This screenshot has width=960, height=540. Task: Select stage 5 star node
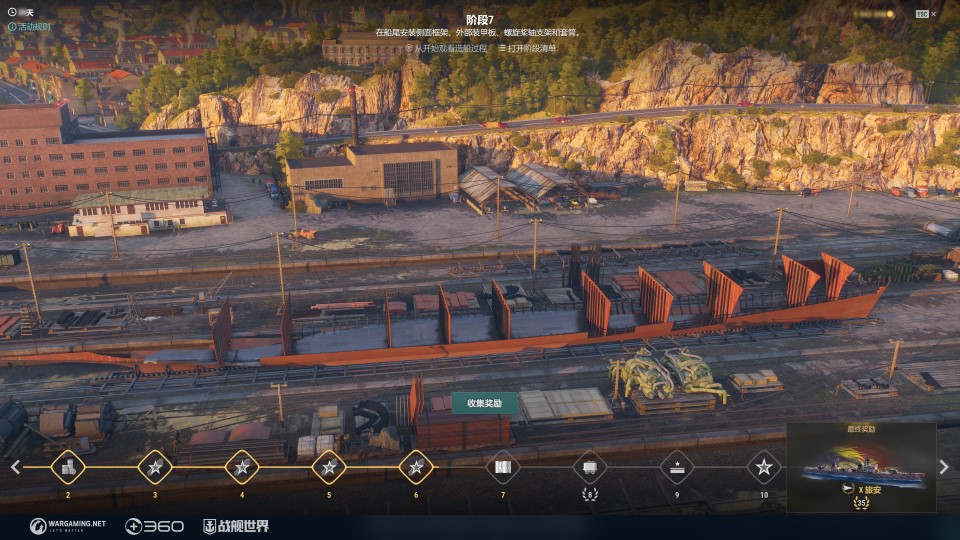pos(329,467)
